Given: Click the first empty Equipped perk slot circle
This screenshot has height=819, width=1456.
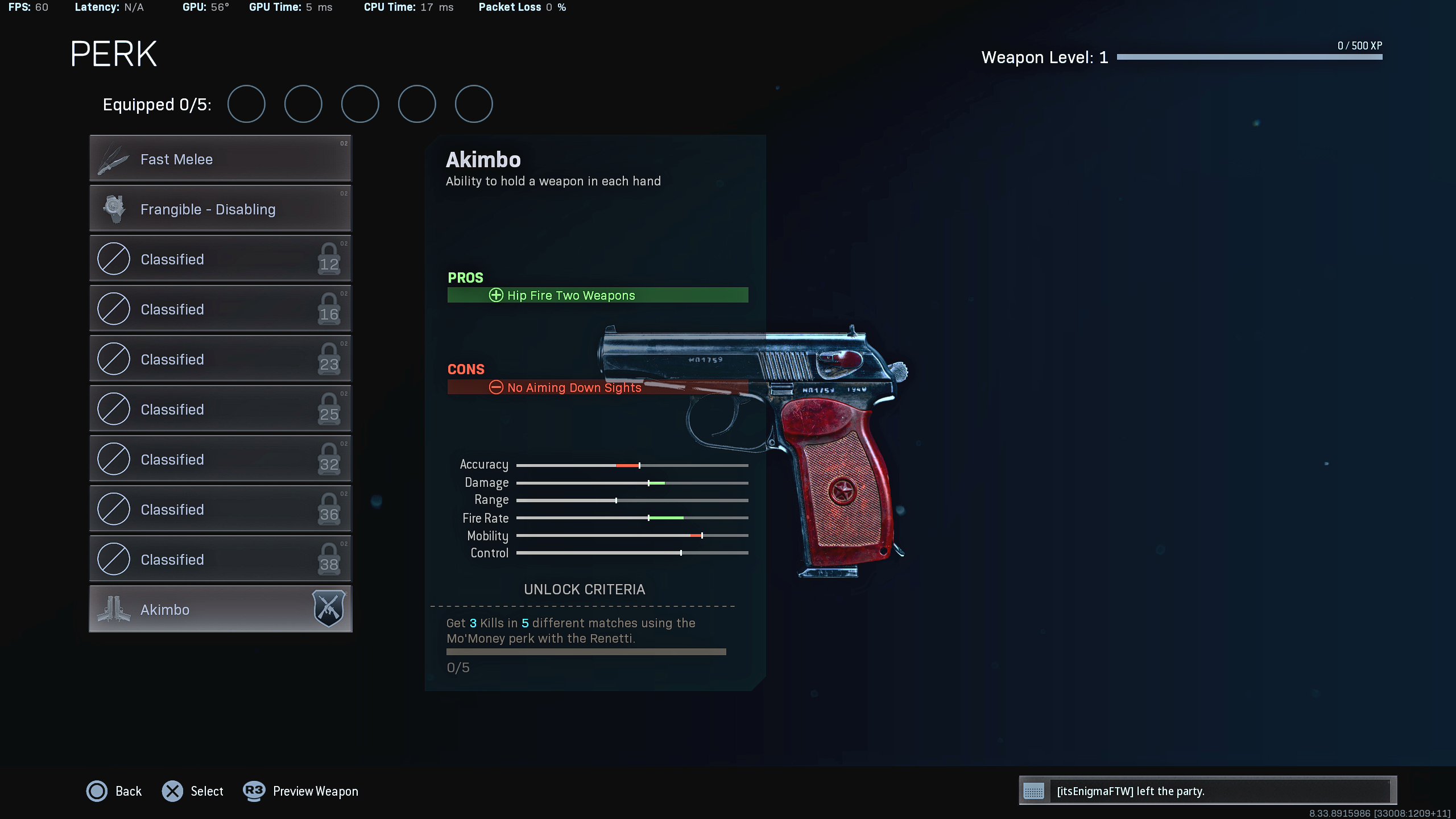Looking at the screenshot, I should 246,104.
